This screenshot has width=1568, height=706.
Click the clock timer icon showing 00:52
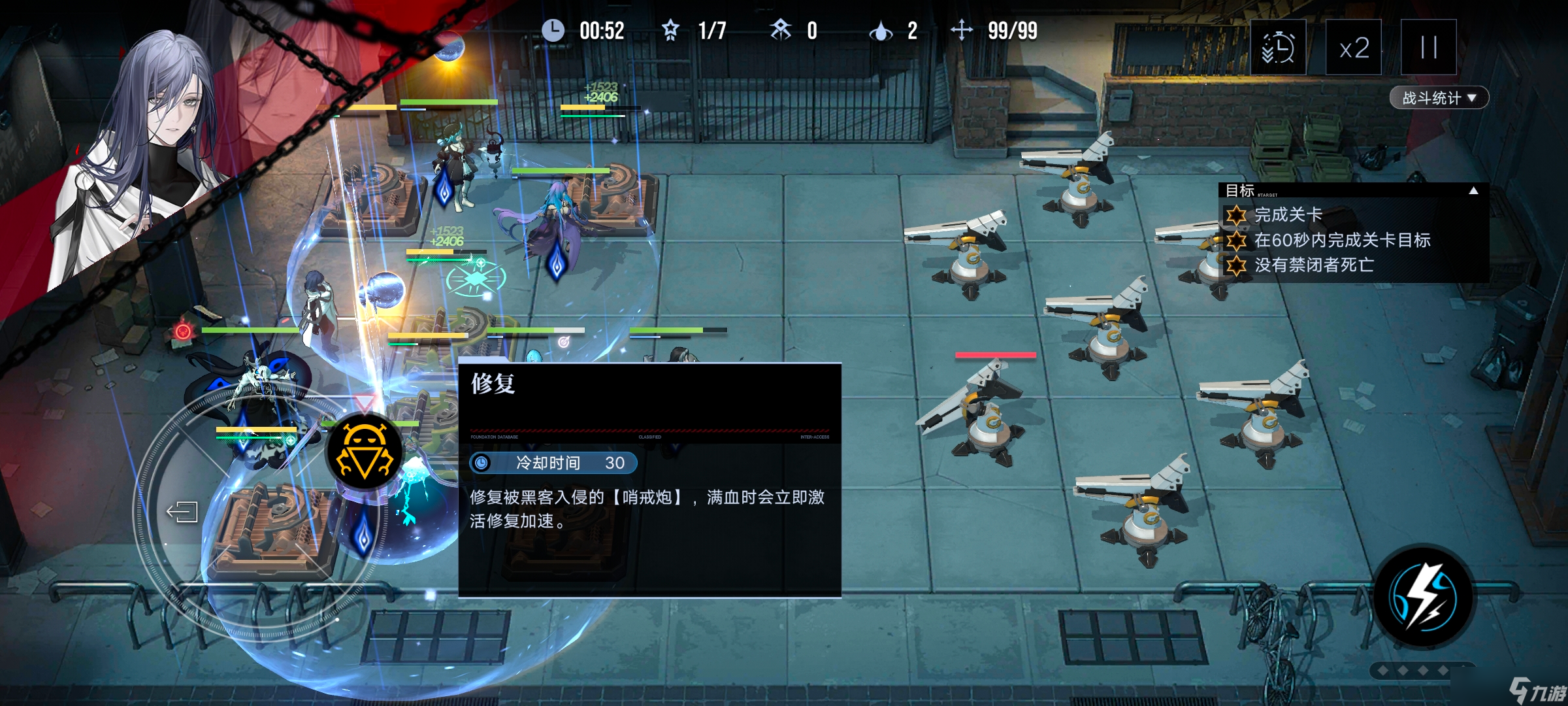tap(555, 30)
